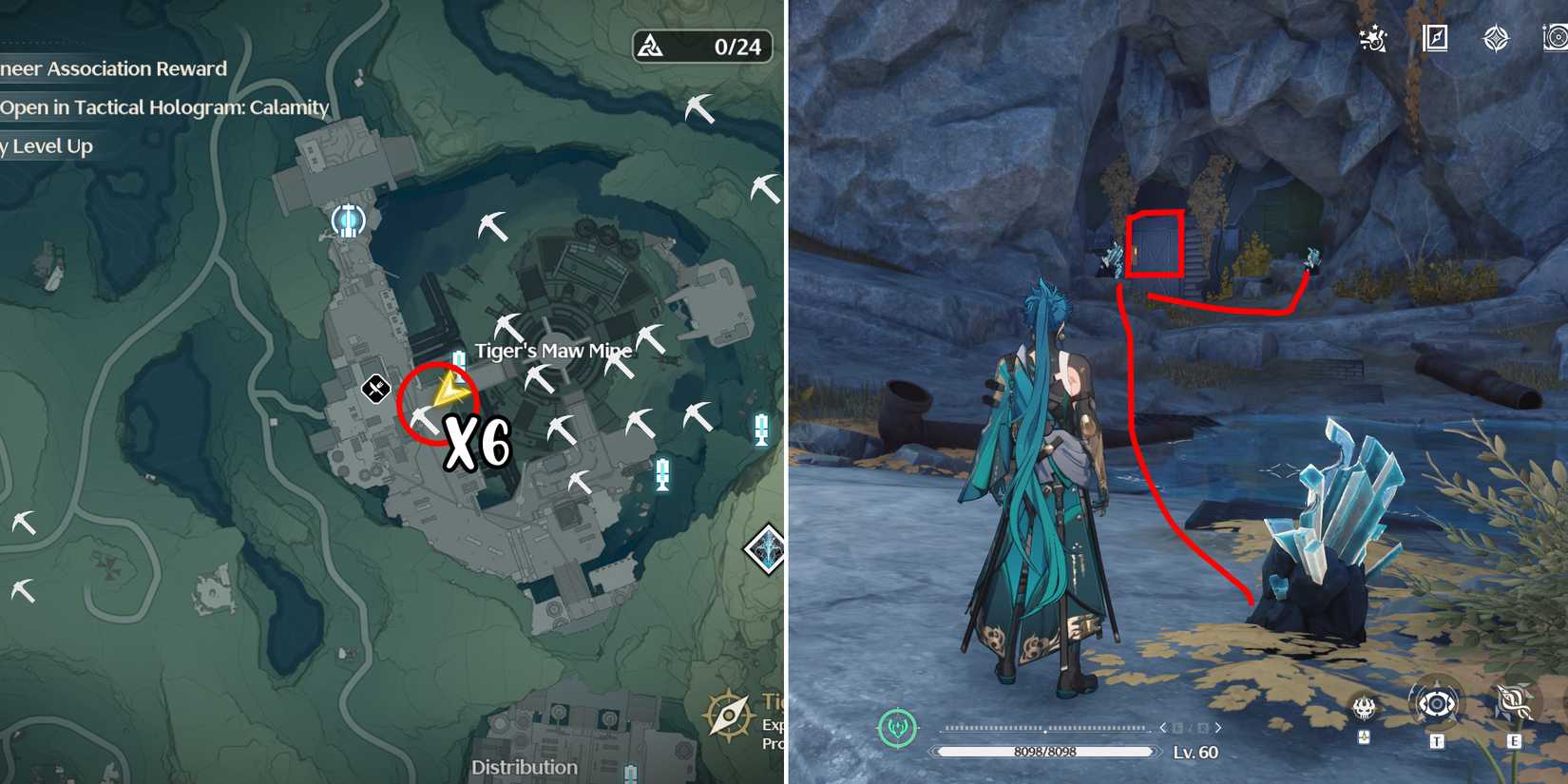Click the 0/24 tally counter banner

703,46
